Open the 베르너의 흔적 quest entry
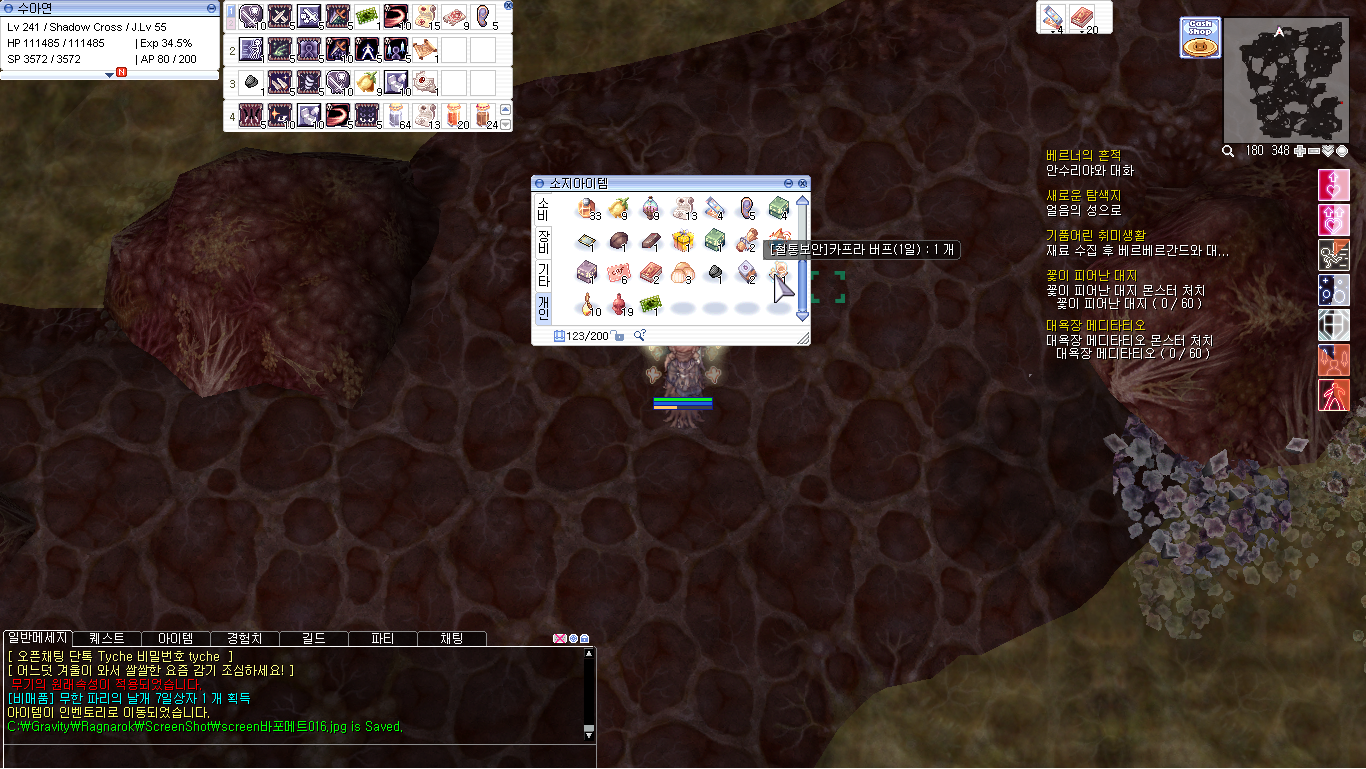The height and width of the screenshot is (769, 1366). click(x=1083, y=155)
